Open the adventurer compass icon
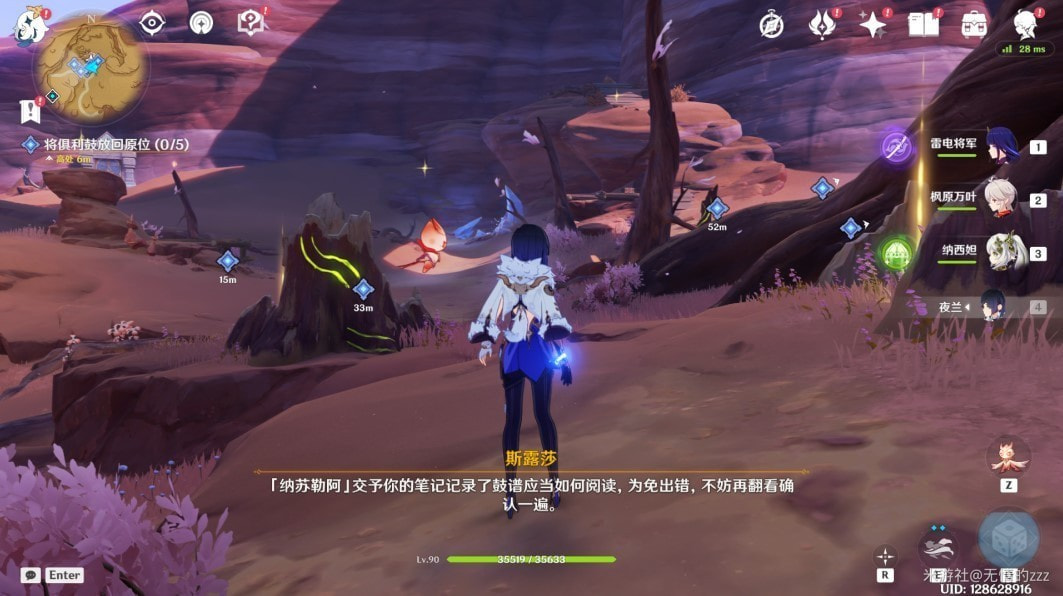Viewport: 1063px width, 596px height. [x=771, y=25]
